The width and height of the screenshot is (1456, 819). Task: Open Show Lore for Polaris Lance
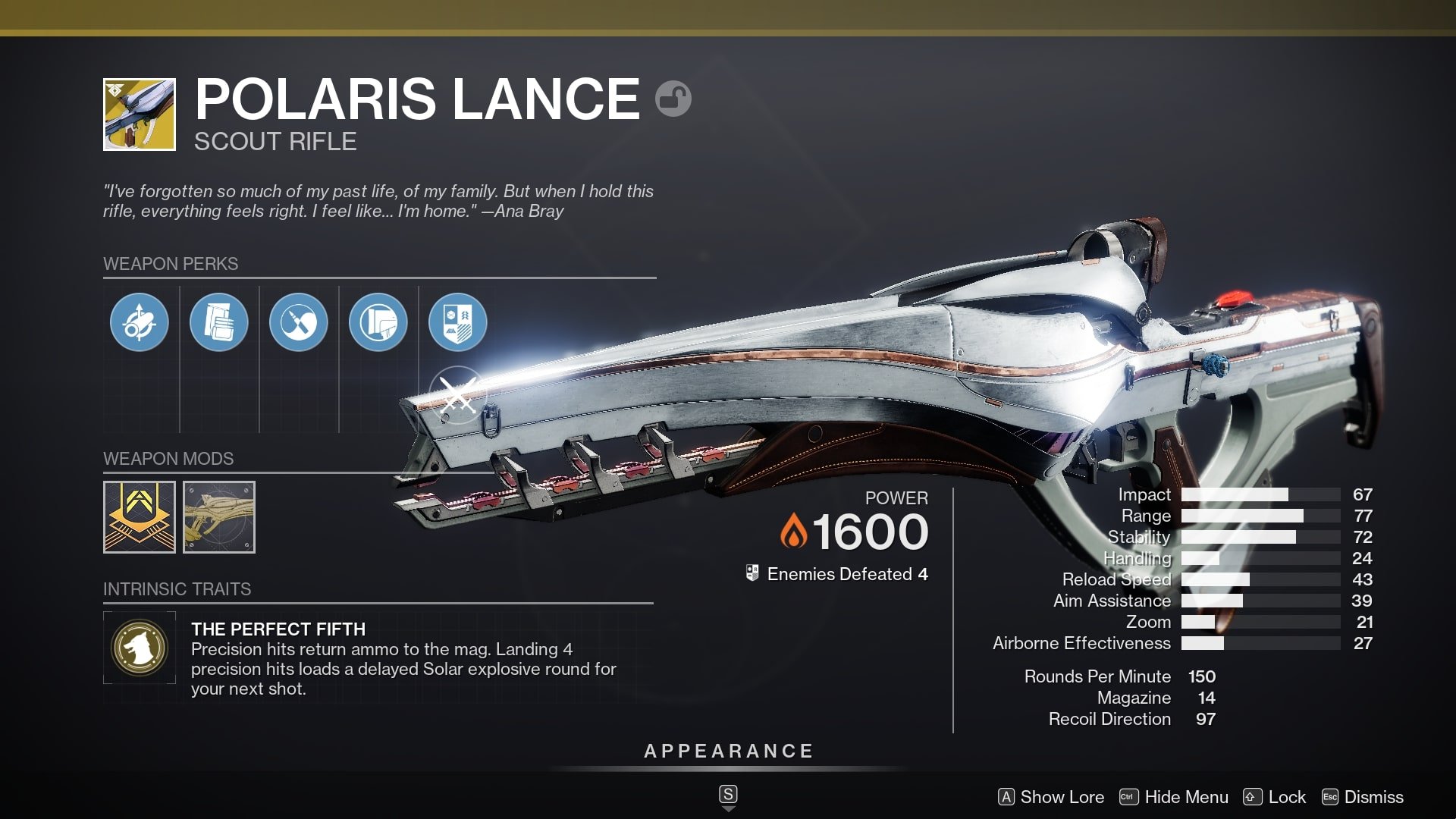[x=1060, y=797]
